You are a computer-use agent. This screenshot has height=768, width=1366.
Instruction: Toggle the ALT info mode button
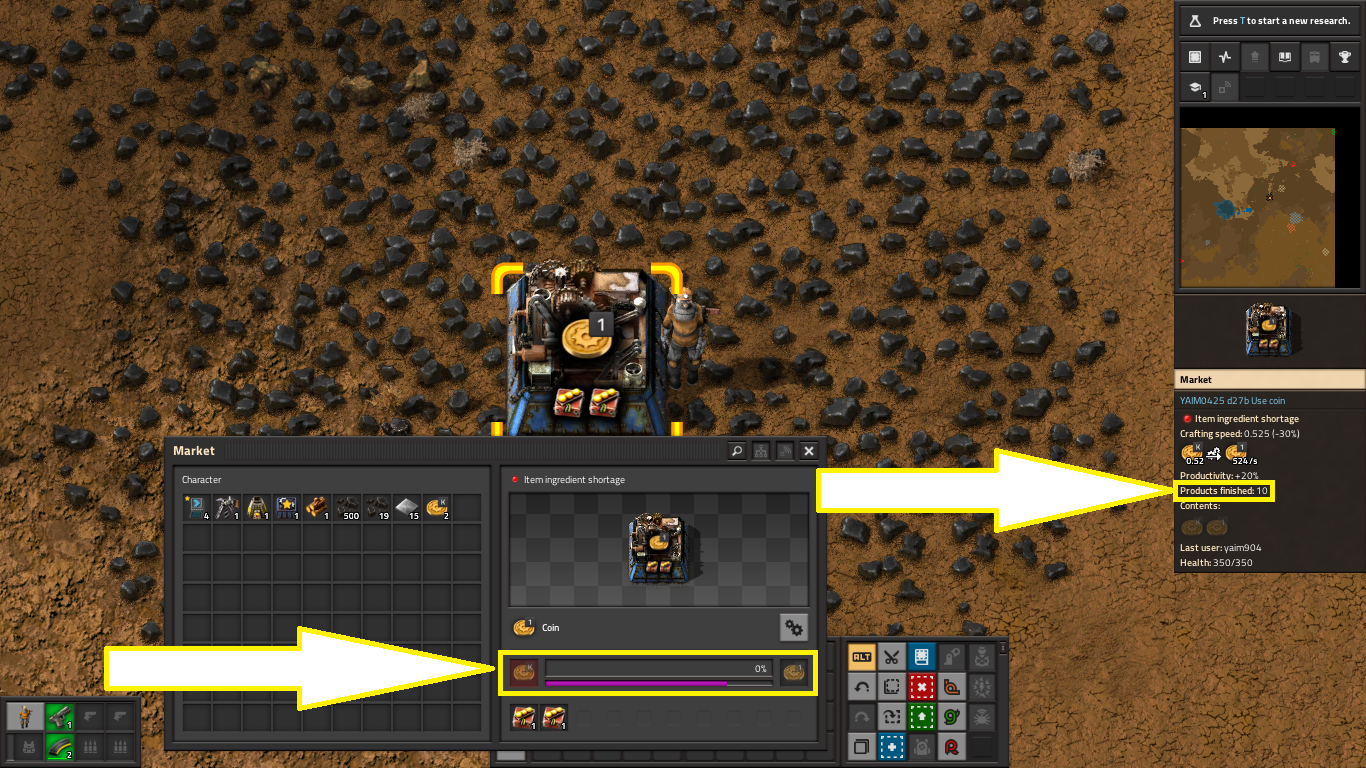[861, 657]
